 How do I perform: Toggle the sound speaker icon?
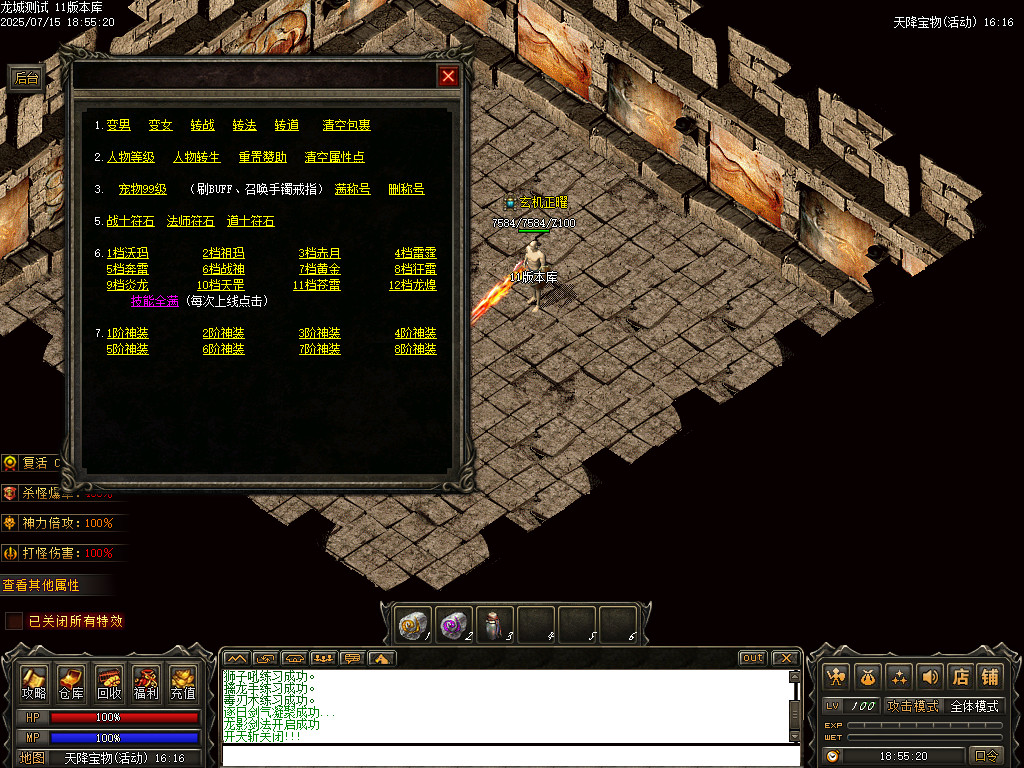click(931, 676)
